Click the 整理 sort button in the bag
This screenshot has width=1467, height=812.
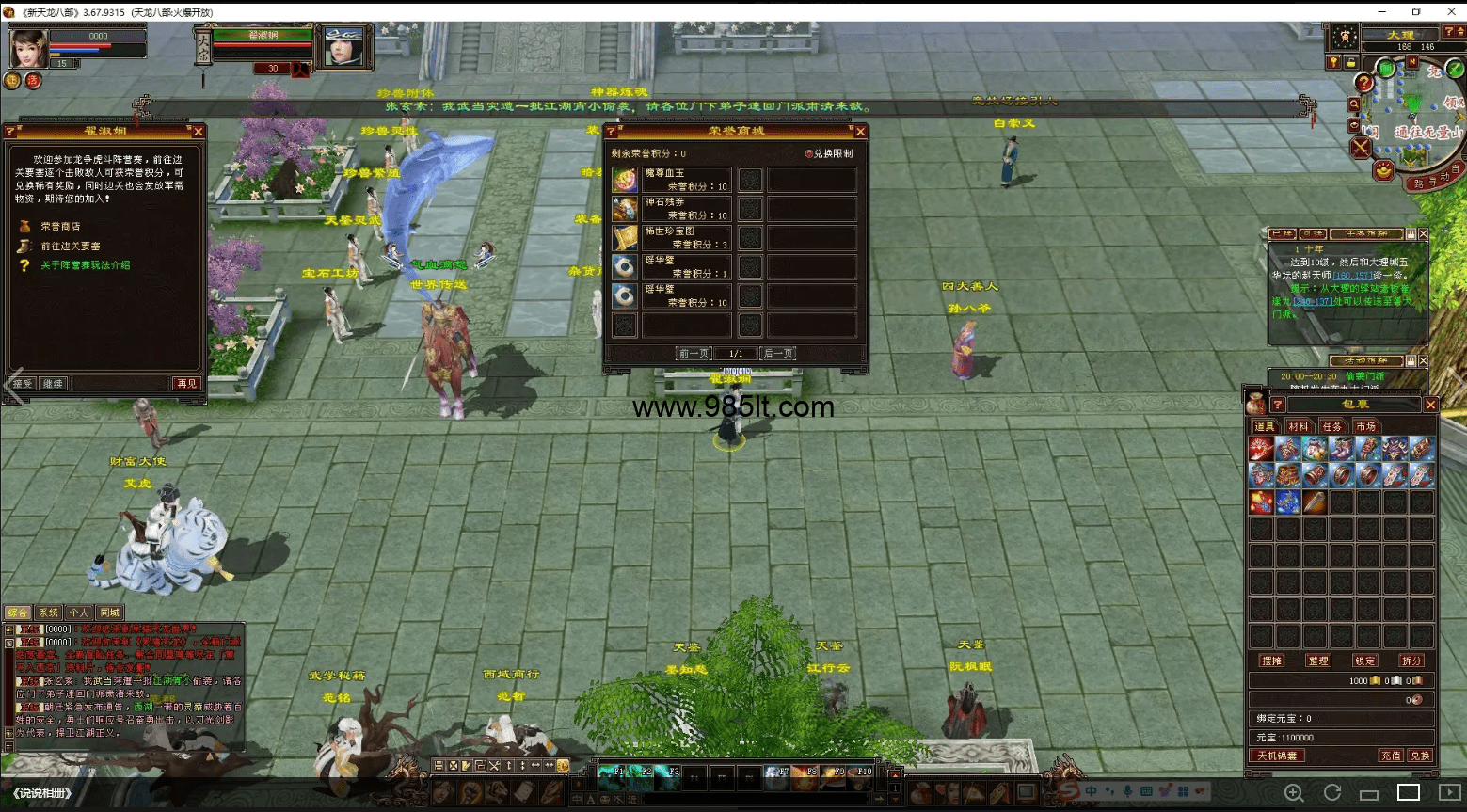pos(1318,661)
